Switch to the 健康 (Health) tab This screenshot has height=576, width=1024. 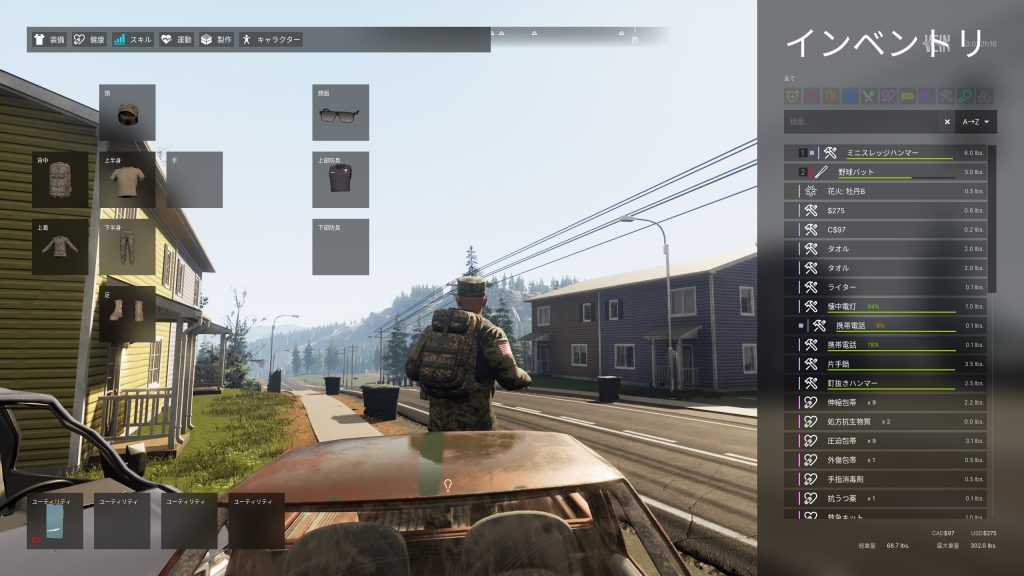tap(90, 40)
